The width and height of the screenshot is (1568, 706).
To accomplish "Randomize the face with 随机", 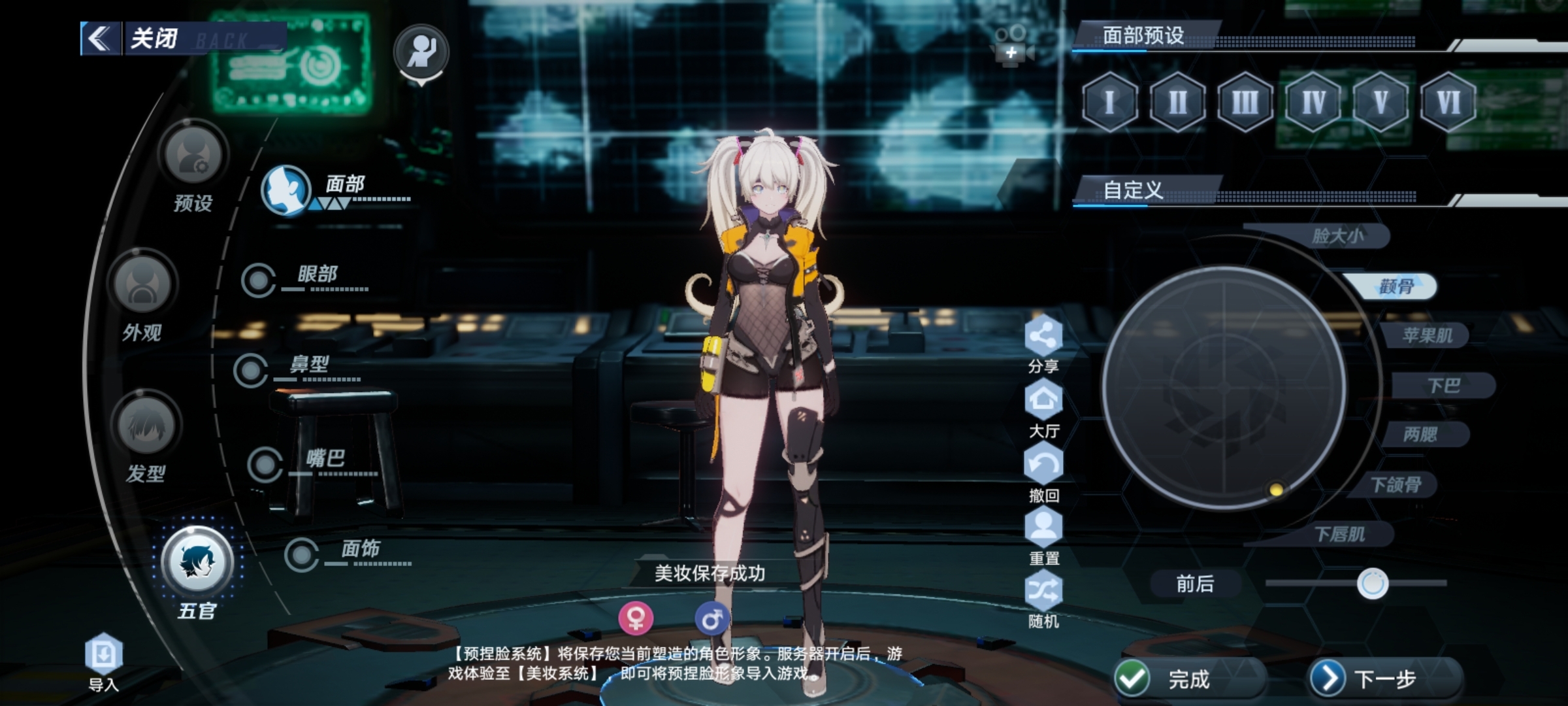I will (1043, 592).
